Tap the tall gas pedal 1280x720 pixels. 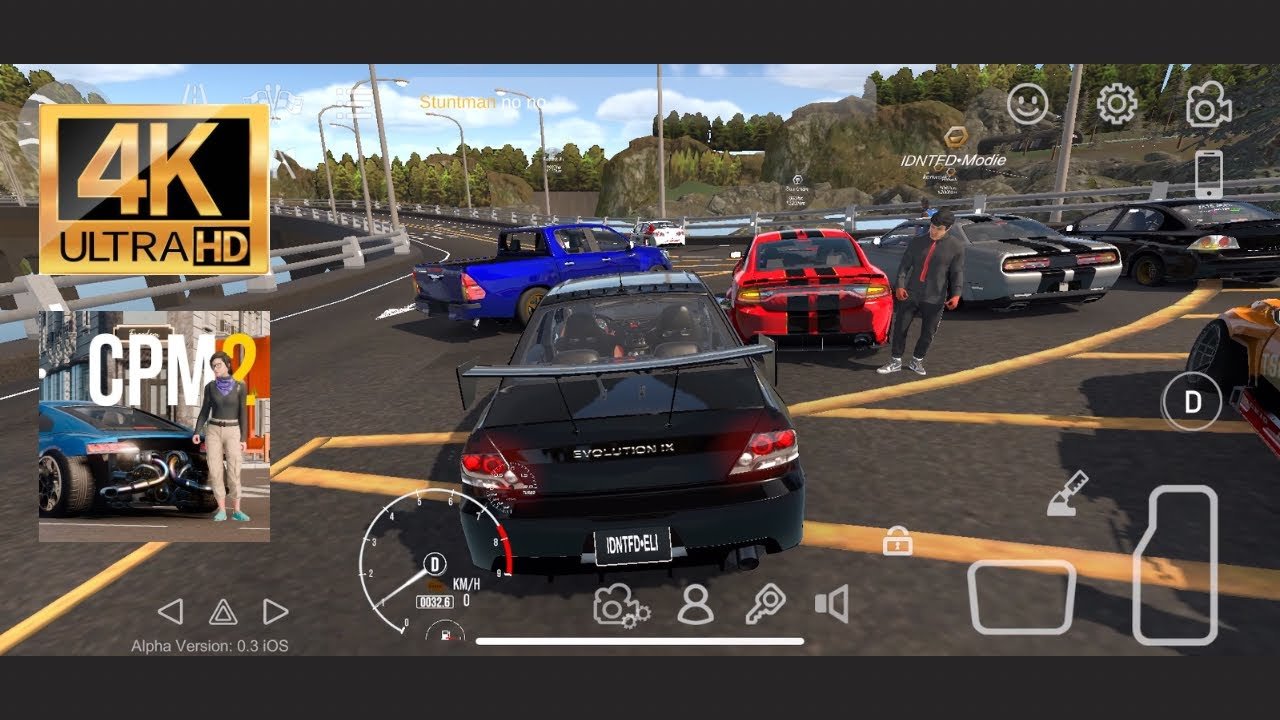click(x=1175, y=565)
